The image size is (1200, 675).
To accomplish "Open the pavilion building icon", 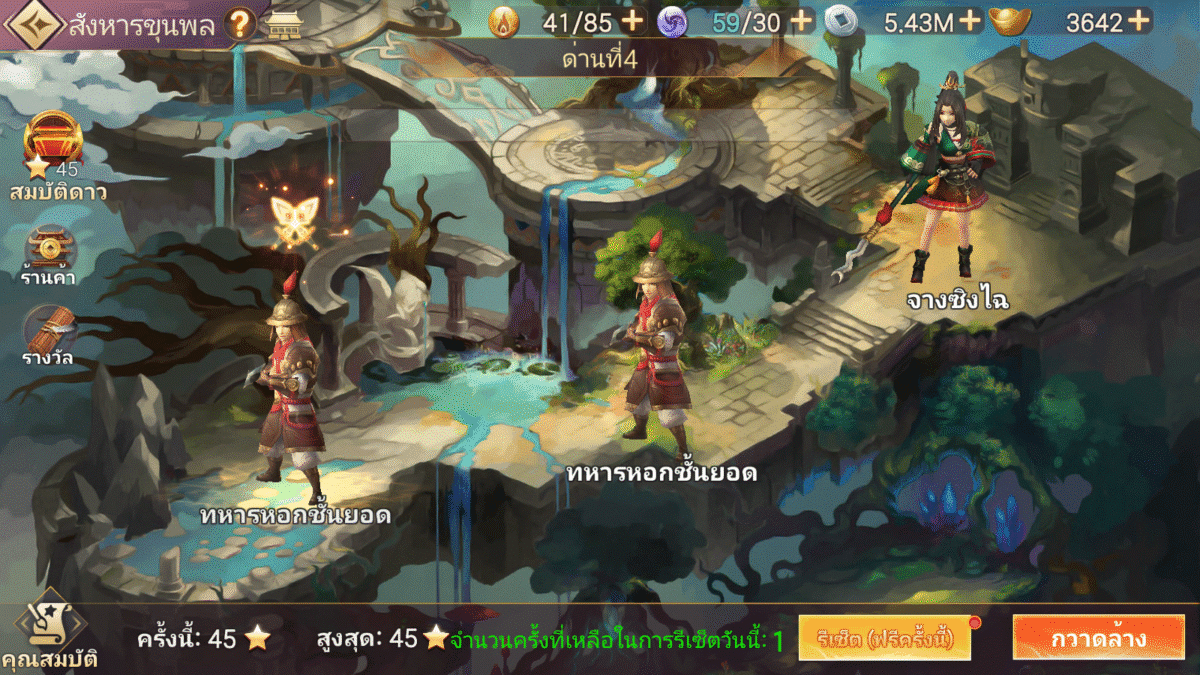I will 286,25.
